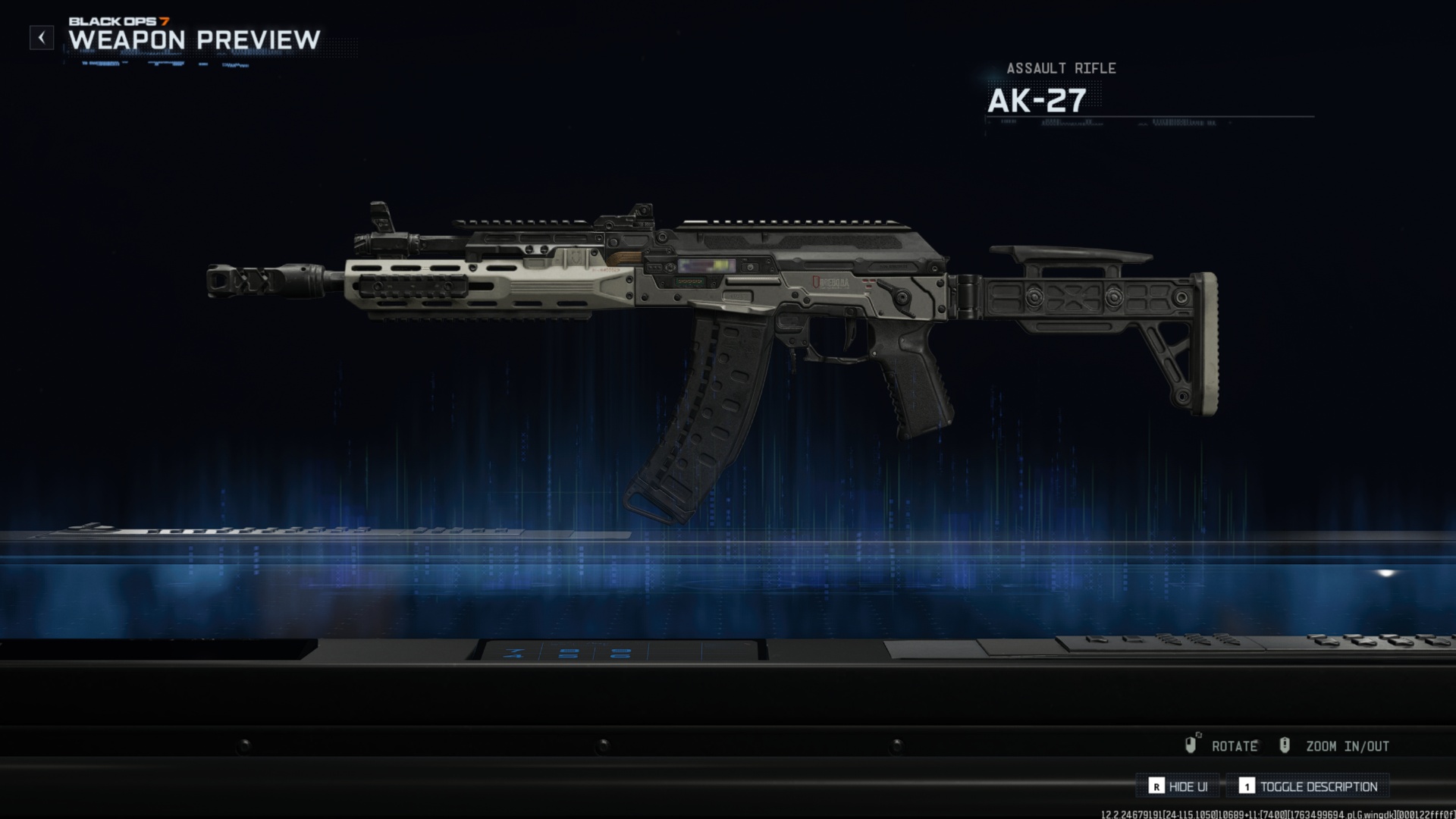Go back using the arrow button

42,37
